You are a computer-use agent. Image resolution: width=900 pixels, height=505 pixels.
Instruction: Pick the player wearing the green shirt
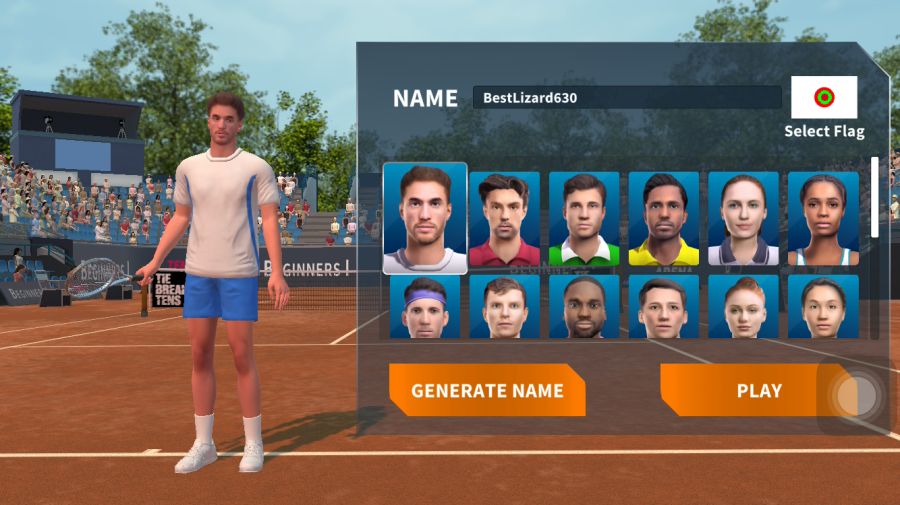coord(584,219)
